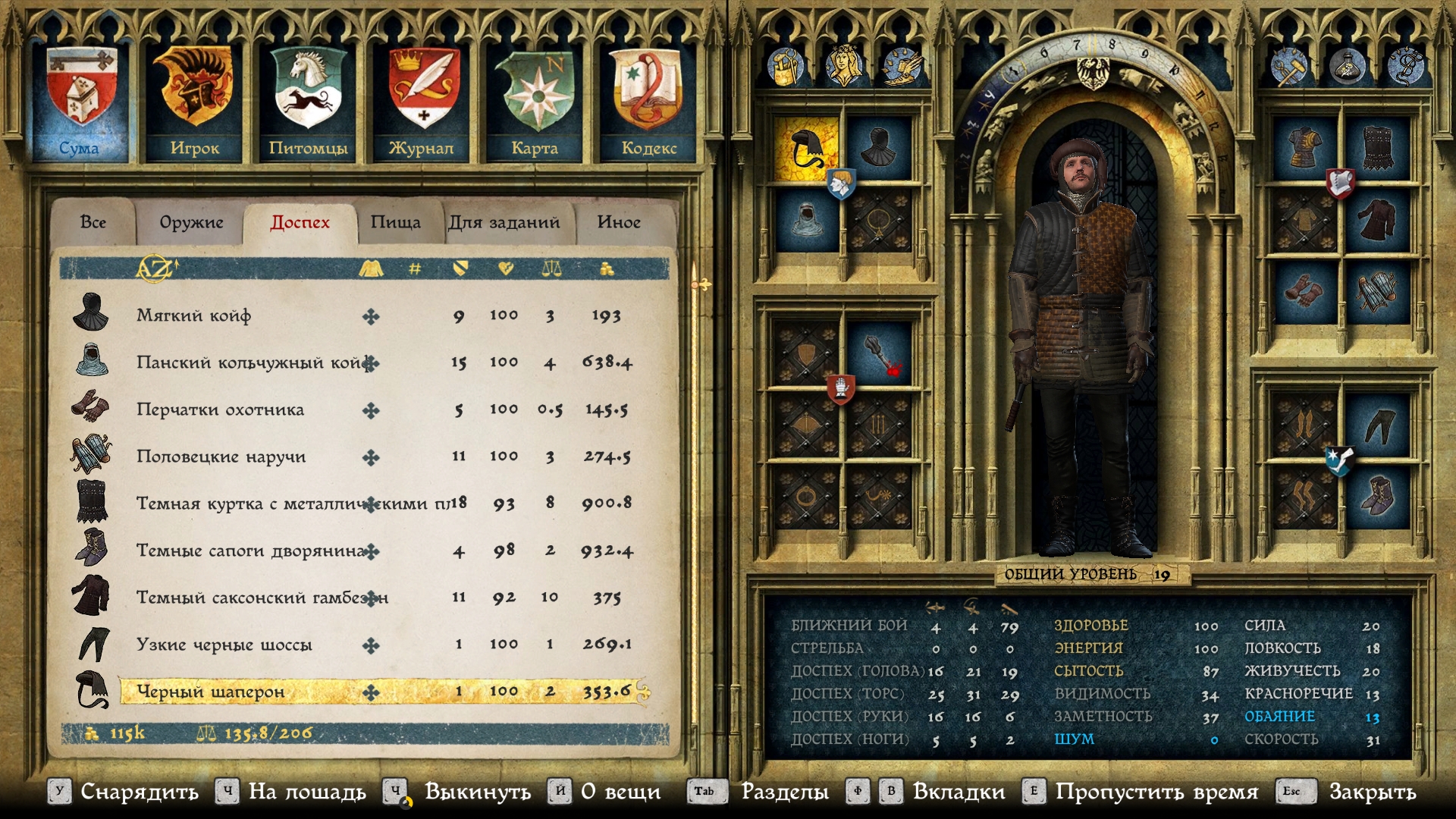Open the Журнал quest journal
This screenshot has width=1456, height=819.
pyautogui.click(x=422, y=102)
